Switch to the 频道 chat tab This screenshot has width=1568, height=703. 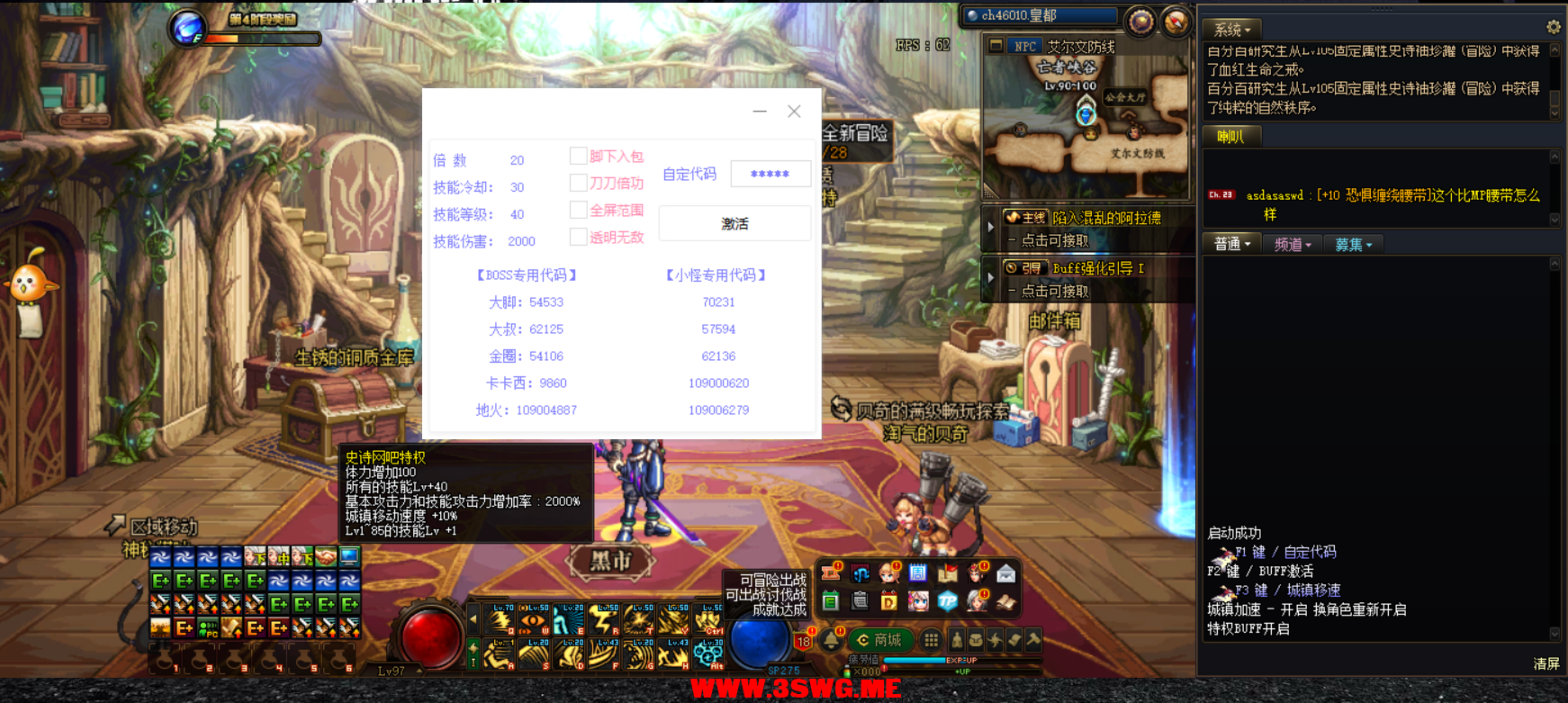(x=1293, y=244)
